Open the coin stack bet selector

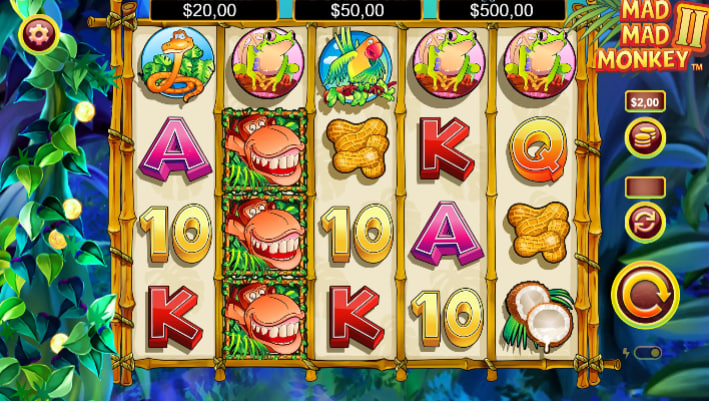[x=645, y=138]
